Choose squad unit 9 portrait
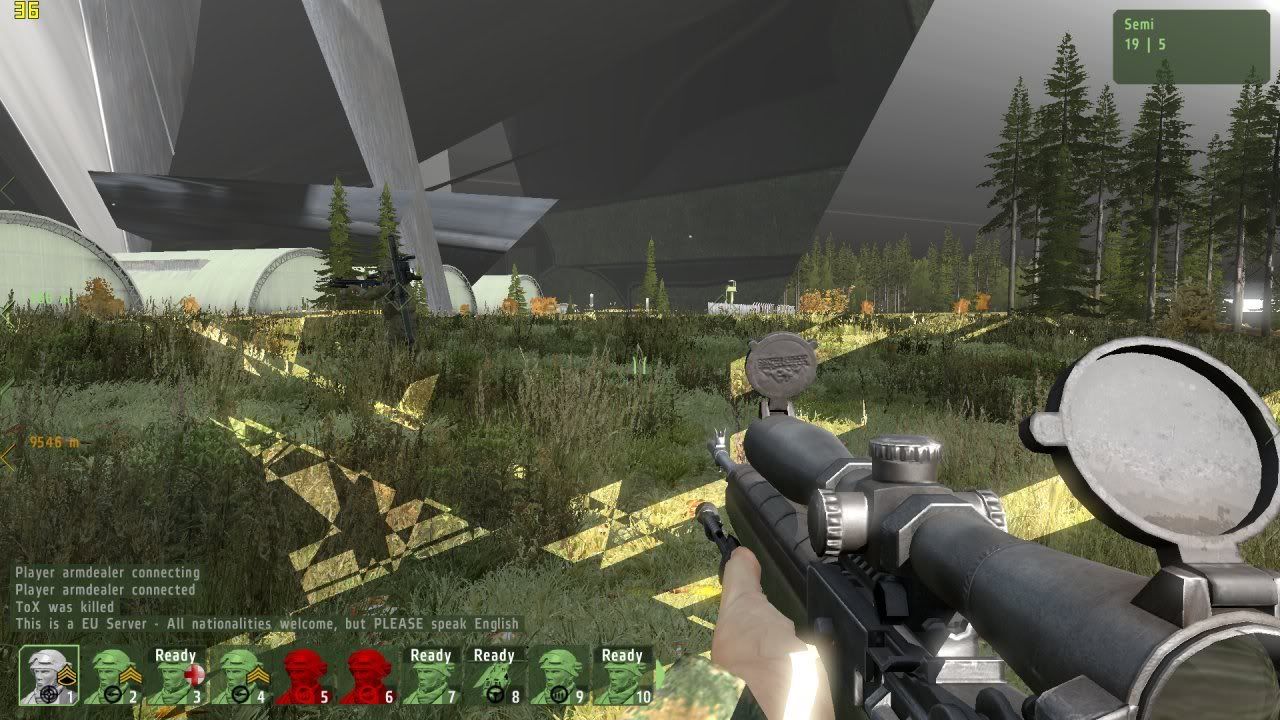Viewport: 1280px width, 720px height. (x=558, y=677)
